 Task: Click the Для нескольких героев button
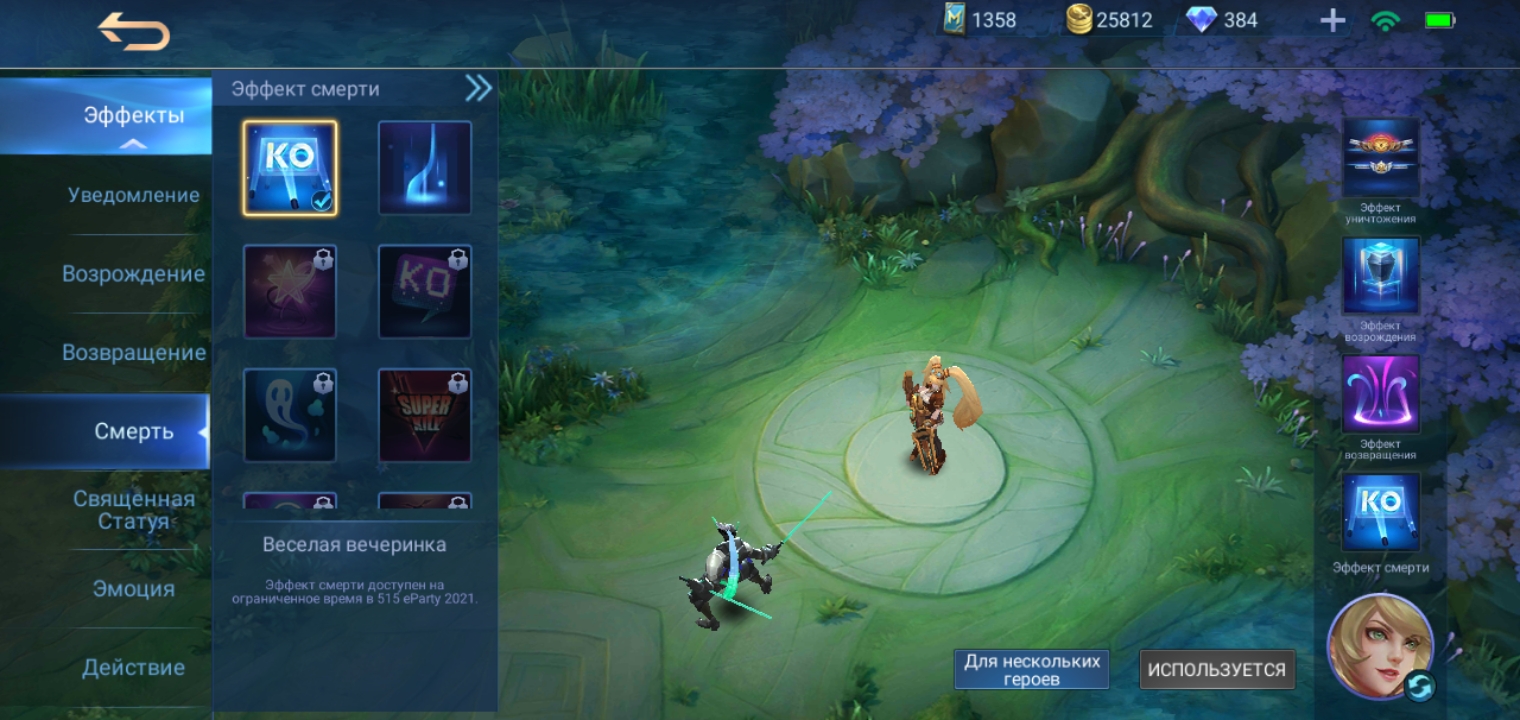tap(1031, 670)
